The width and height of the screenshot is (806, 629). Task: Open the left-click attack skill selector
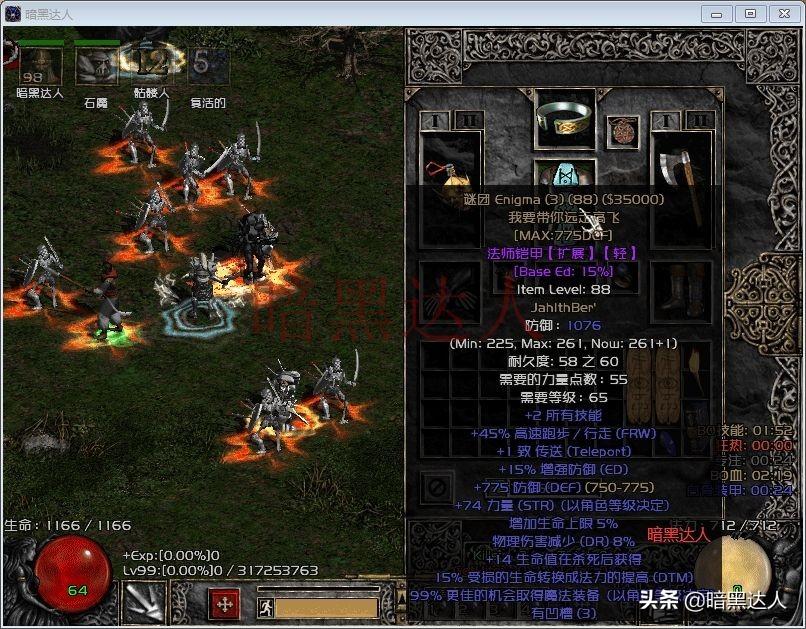141,602
